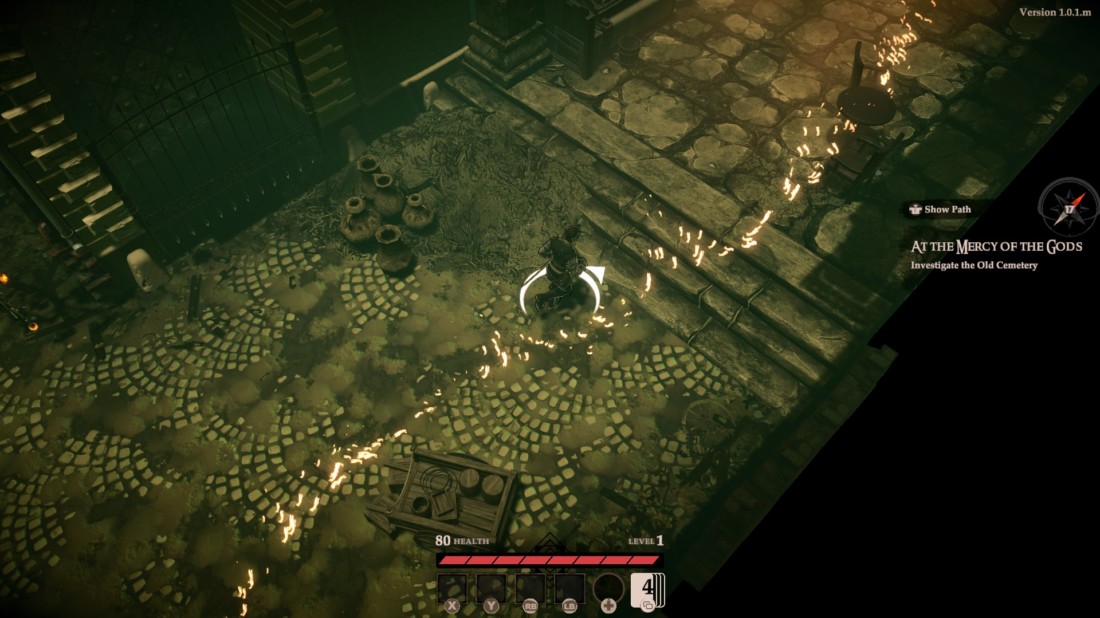Click the compass rose marked 17

click(1068, 207)
